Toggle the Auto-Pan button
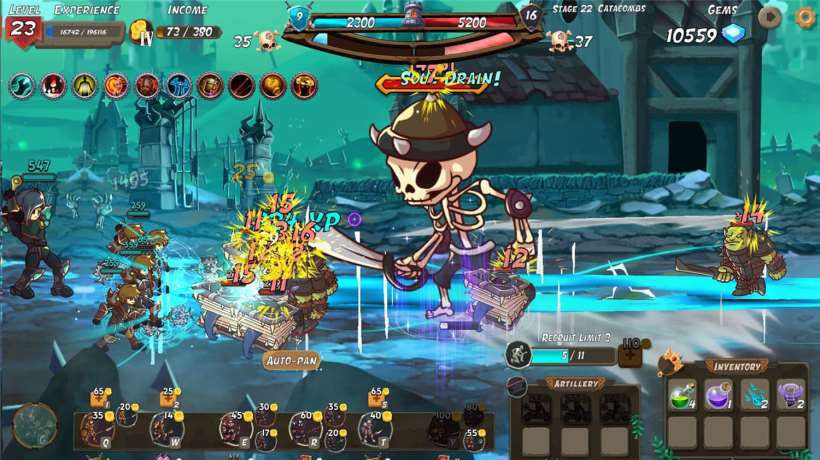This screenshot has width=820, height=460. pyautogui.click(x=292, y=360)
